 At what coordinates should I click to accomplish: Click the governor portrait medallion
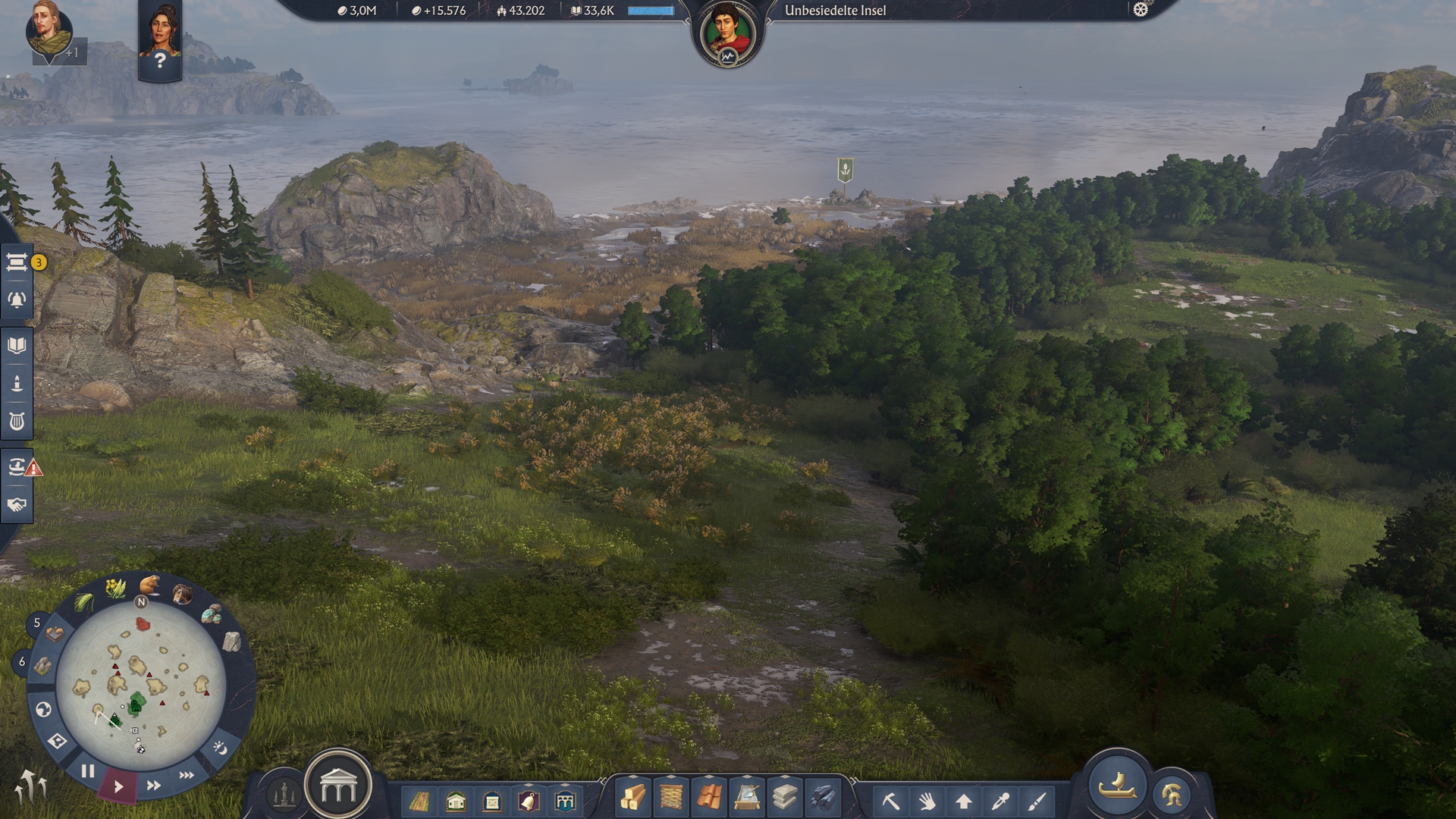tap(727, 34)
